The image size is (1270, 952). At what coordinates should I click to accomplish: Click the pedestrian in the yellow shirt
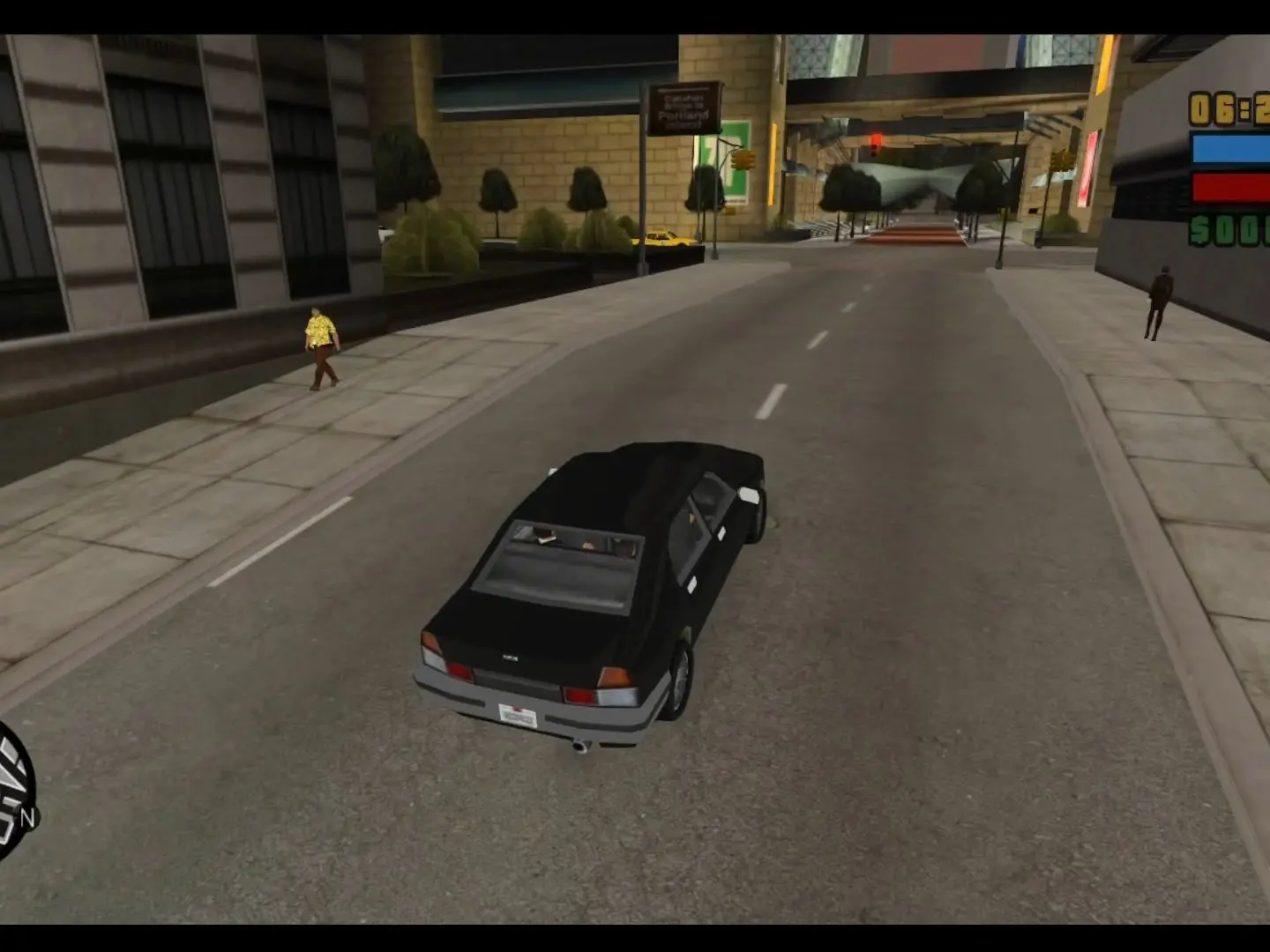click(322, 344)
